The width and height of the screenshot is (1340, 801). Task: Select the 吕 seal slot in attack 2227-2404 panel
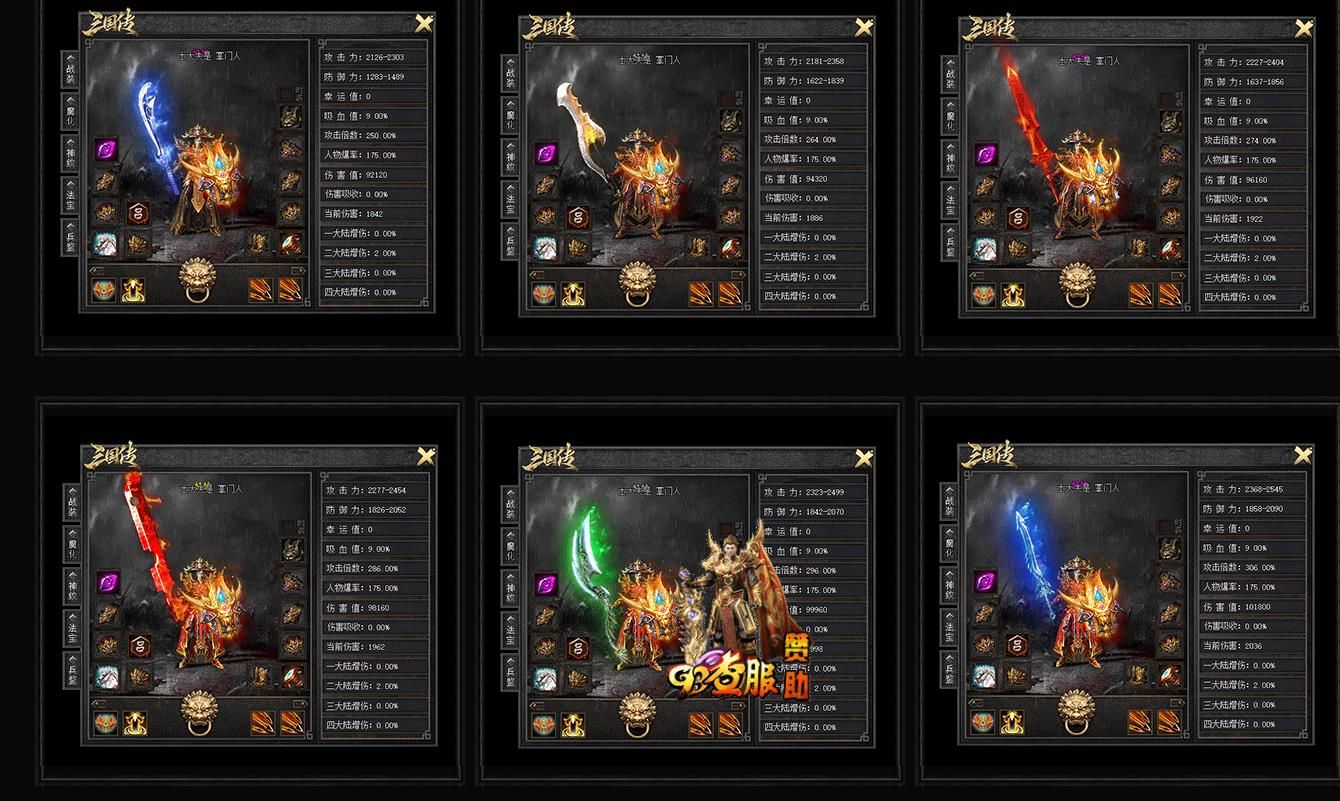coord(1016,218)
